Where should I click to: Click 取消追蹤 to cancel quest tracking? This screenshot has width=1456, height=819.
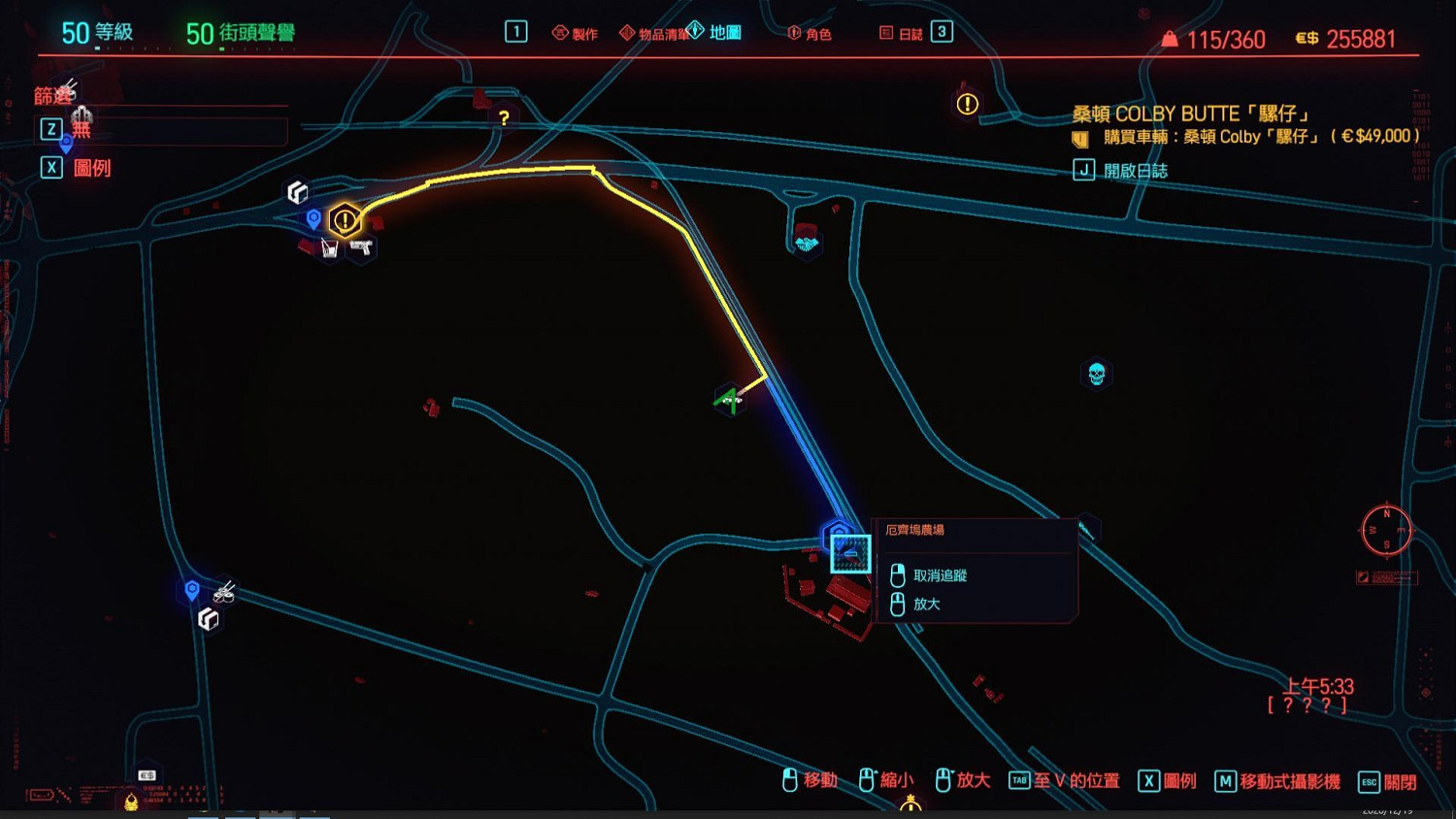tap(941, 574)
